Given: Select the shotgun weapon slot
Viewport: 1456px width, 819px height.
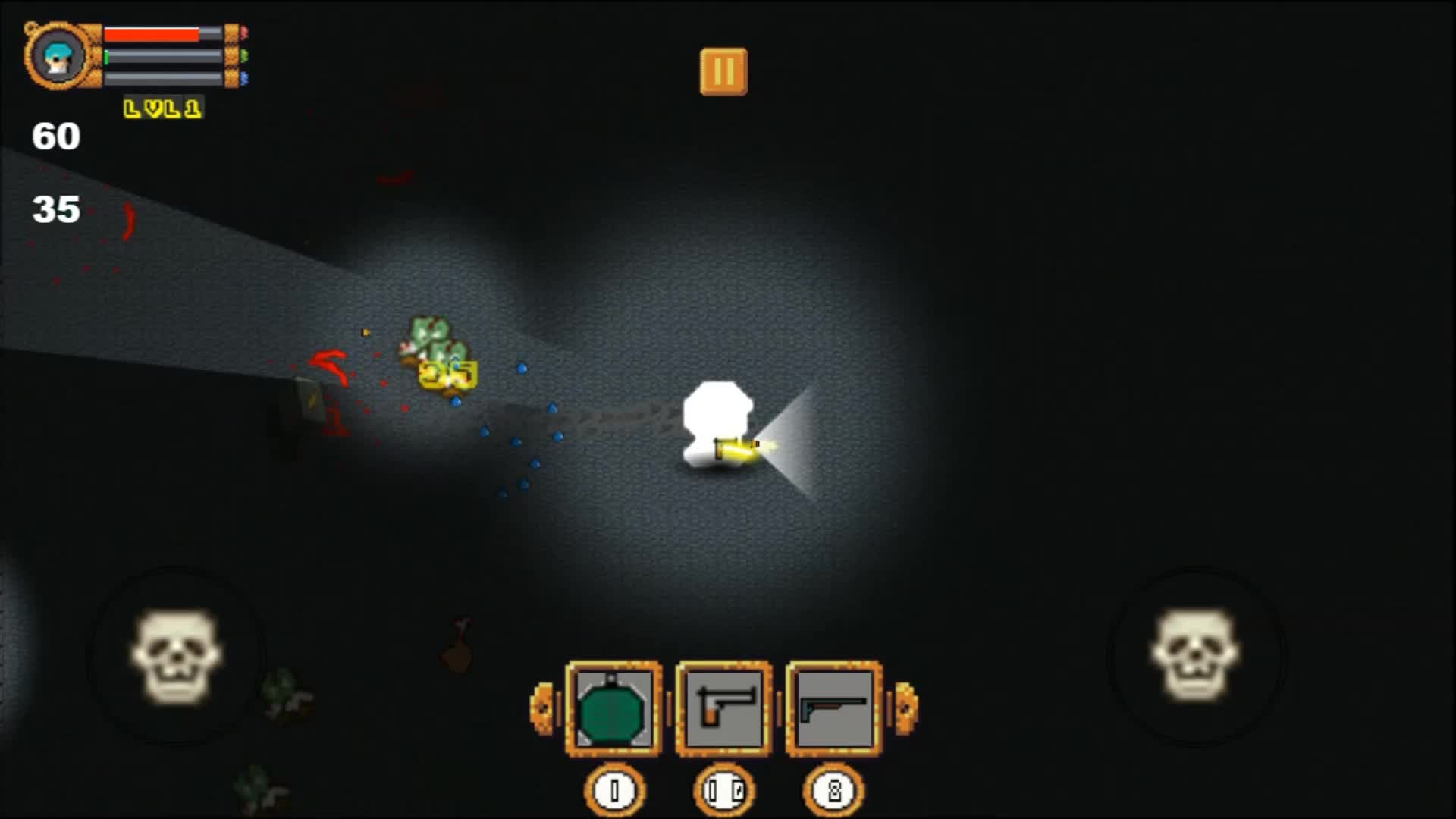Looking at the screenshot, I should tap(836, 708).
